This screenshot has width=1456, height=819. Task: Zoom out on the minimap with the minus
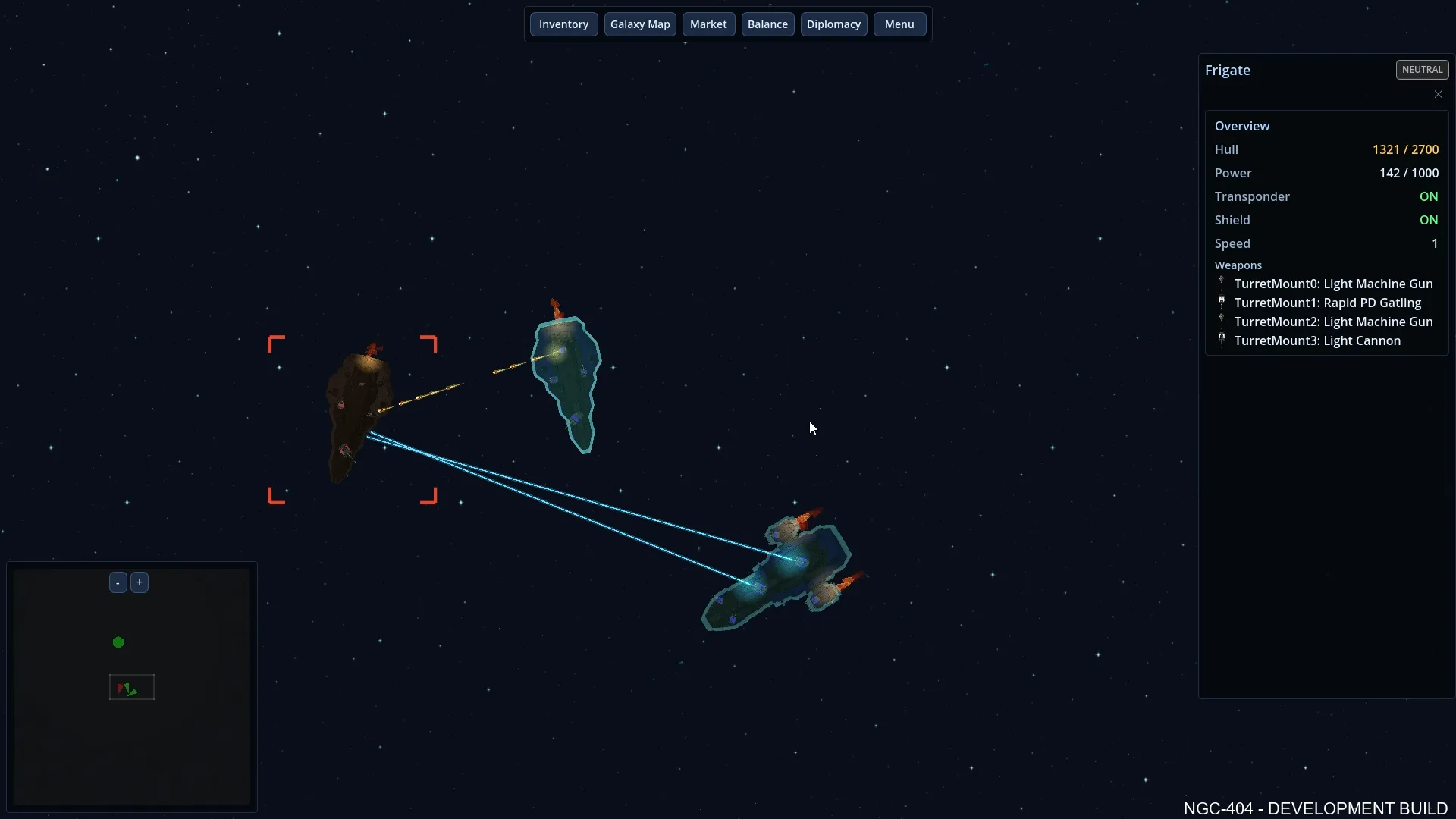point(118,582)
